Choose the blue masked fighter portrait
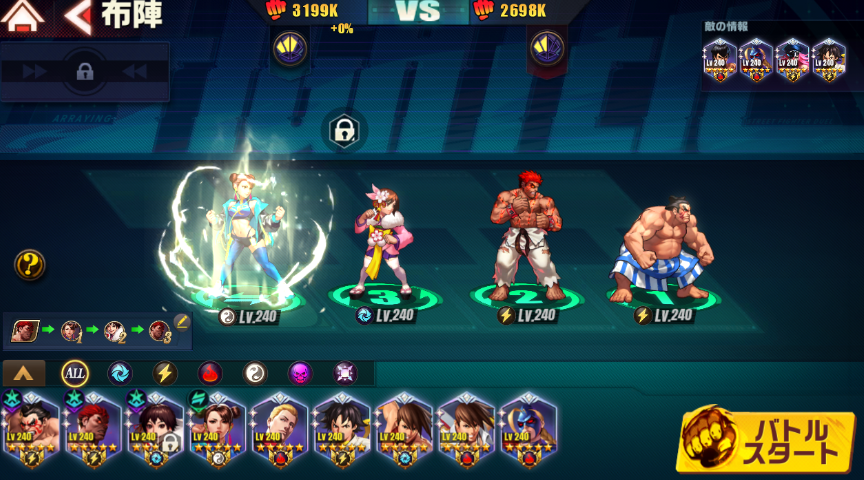This screenshot has width=864, height=480. tap(527, 432)
